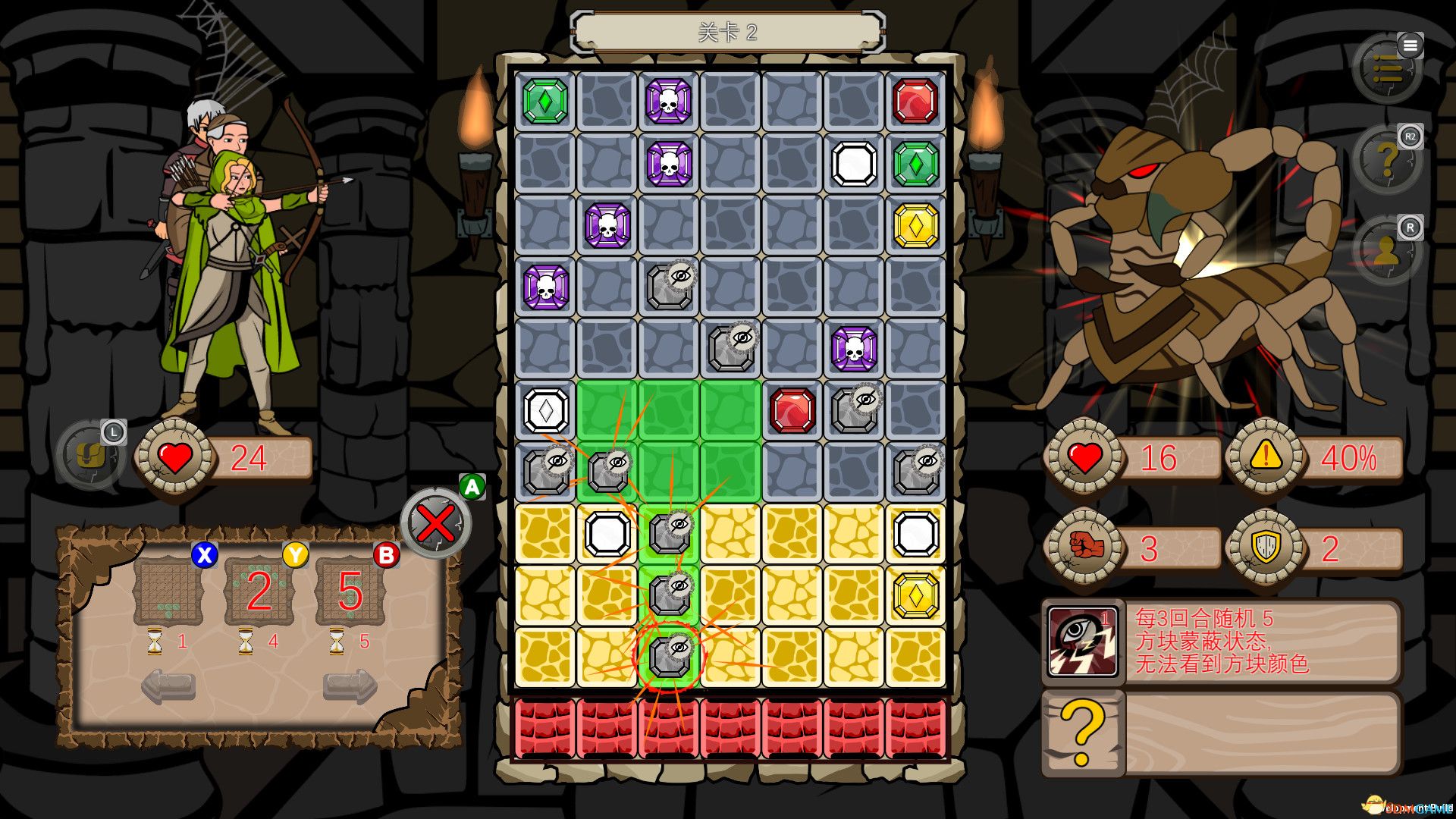Click the left stone arrow in skill panel

(x=168, y=686)
